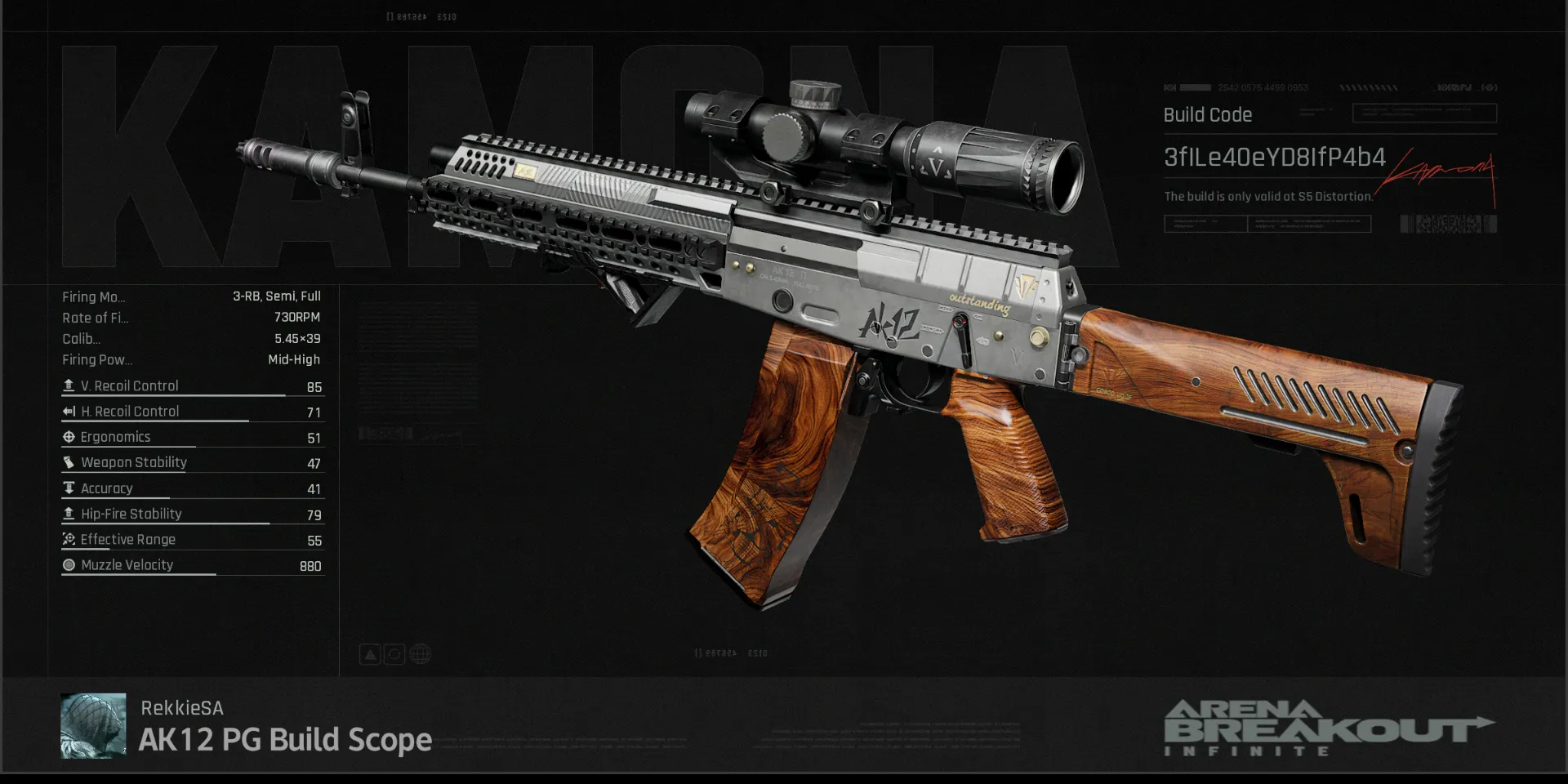This screenshot has height=784, width=1568.
Task: Select the V. Recoil Control arrow icon
Action: pos(69,385)
